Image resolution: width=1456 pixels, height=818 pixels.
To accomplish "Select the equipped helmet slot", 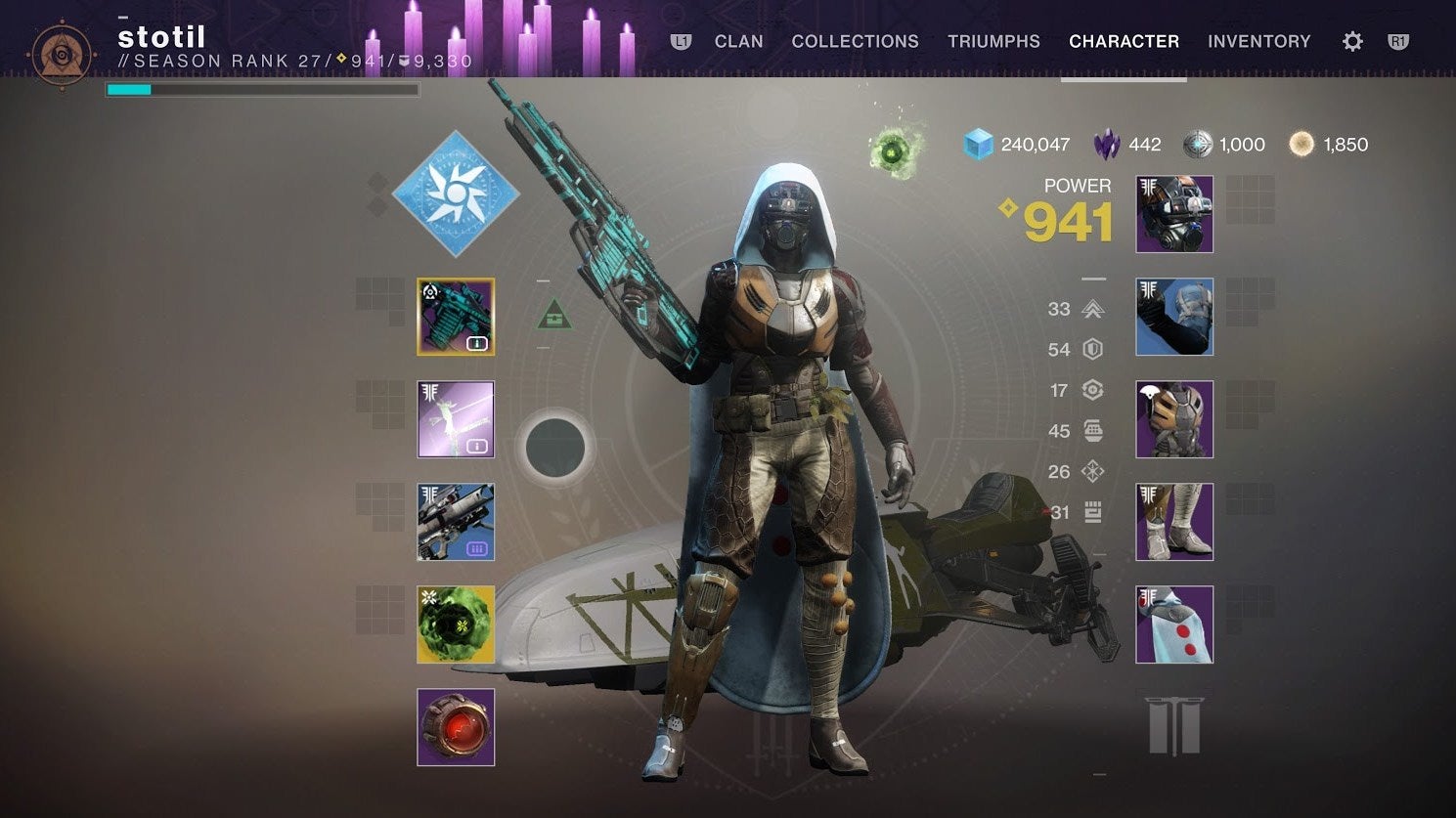I will click(x=1174, y=214).
